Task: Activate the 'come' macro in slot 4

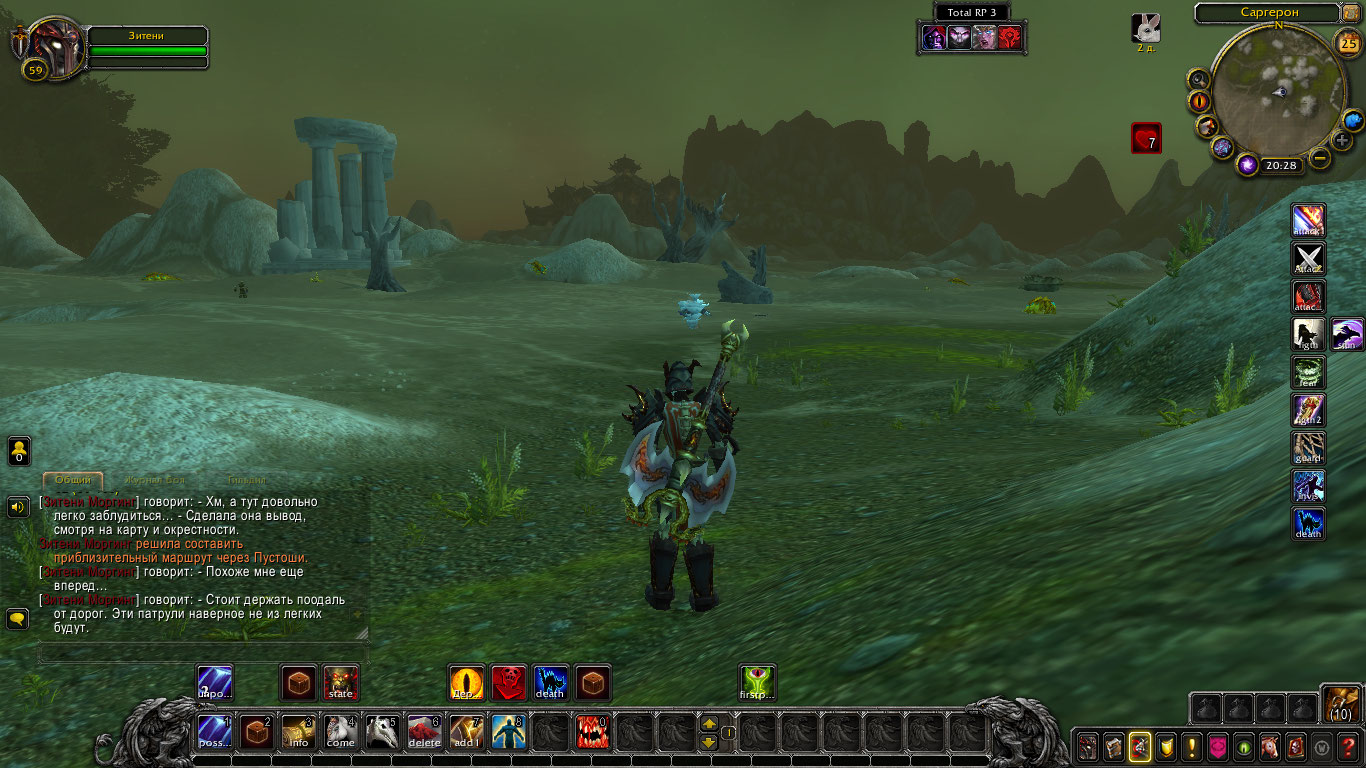Action: [340, 732]
